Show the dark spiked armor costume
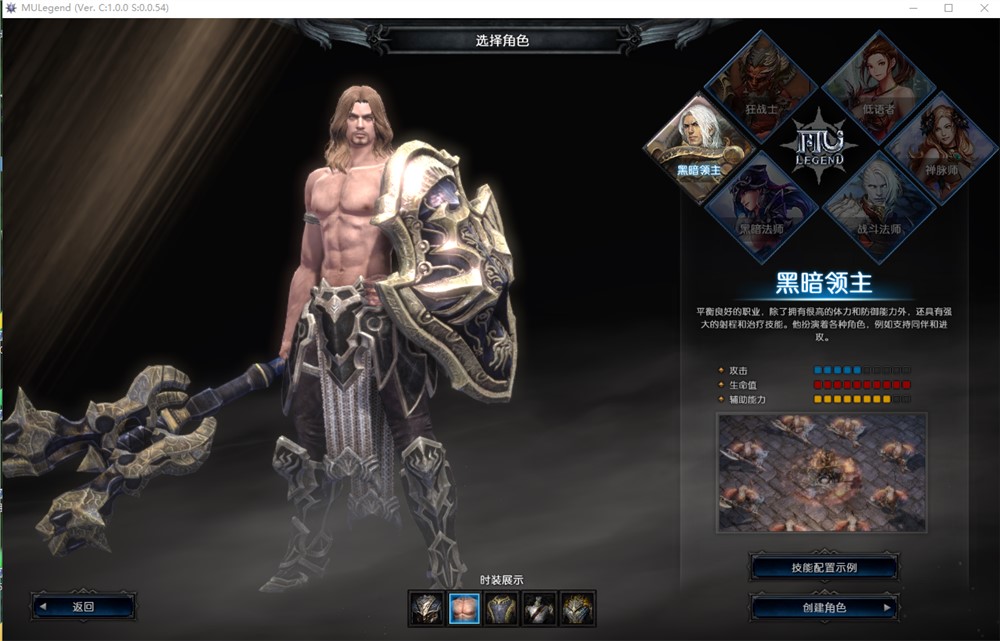Image resolution: width=1000 pixels, height=641 pixels. click(427, 607)
